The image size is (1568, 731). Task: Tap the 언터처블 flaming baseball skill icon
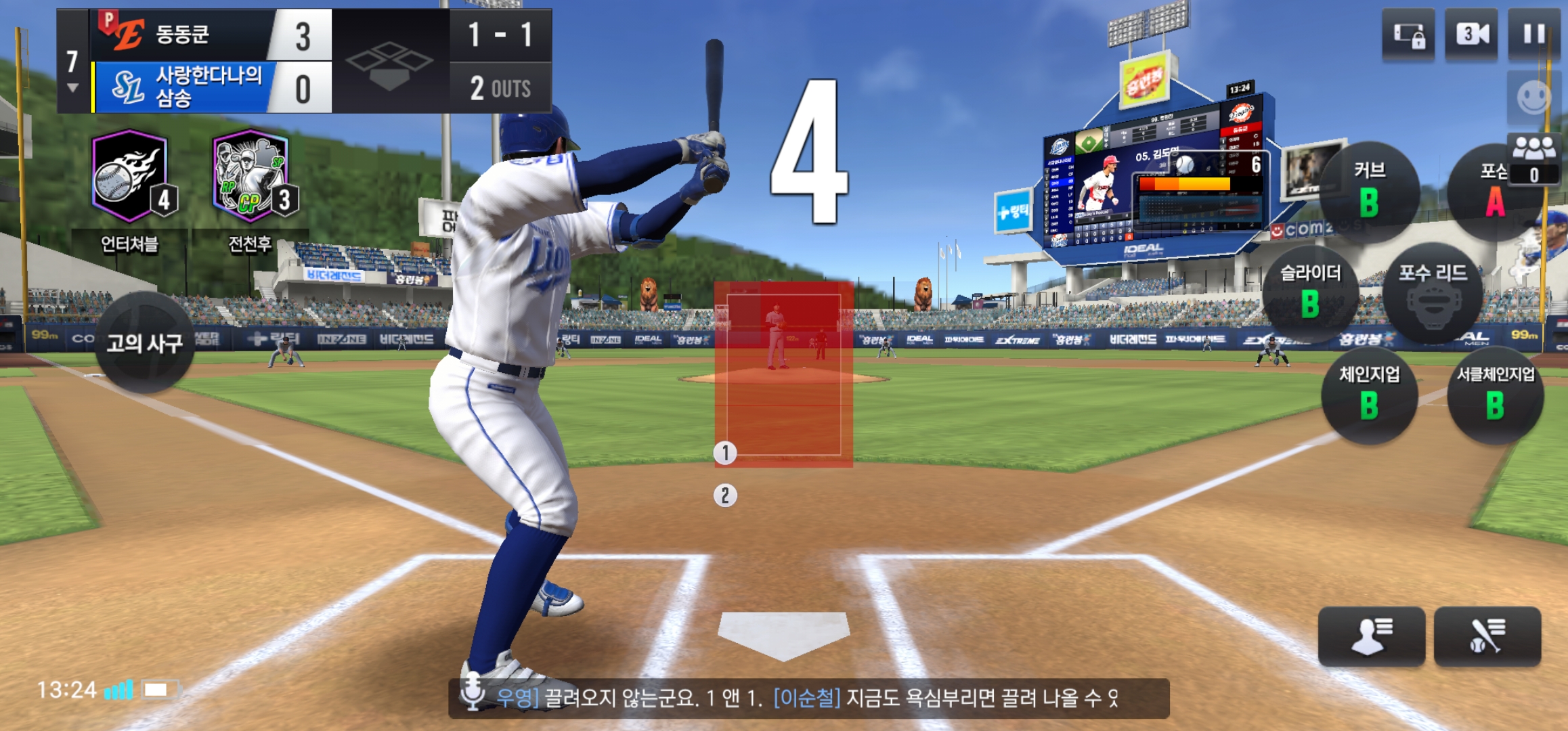130,177
